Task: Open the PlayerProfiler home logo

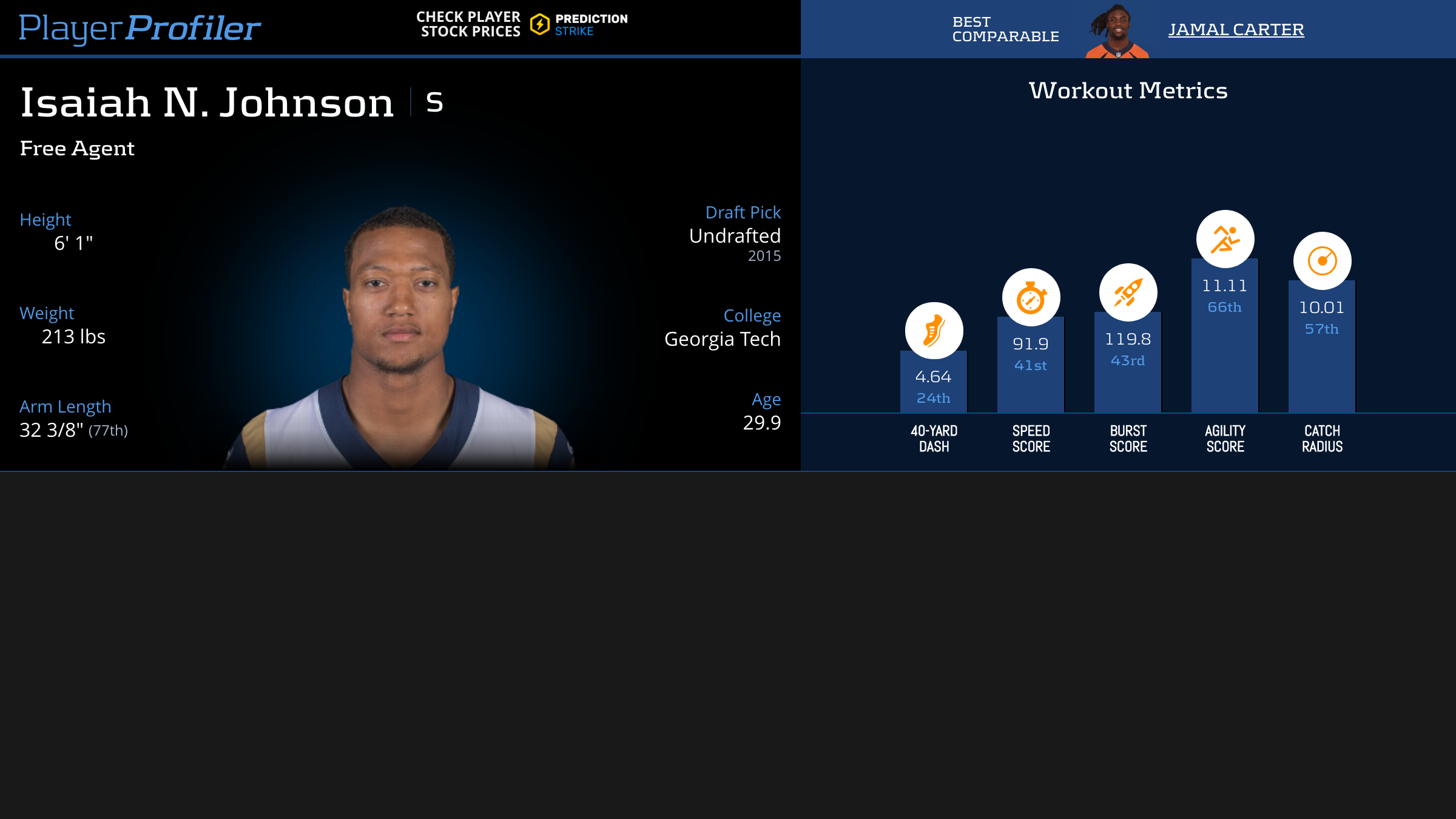Action: (x=140, y=28)
